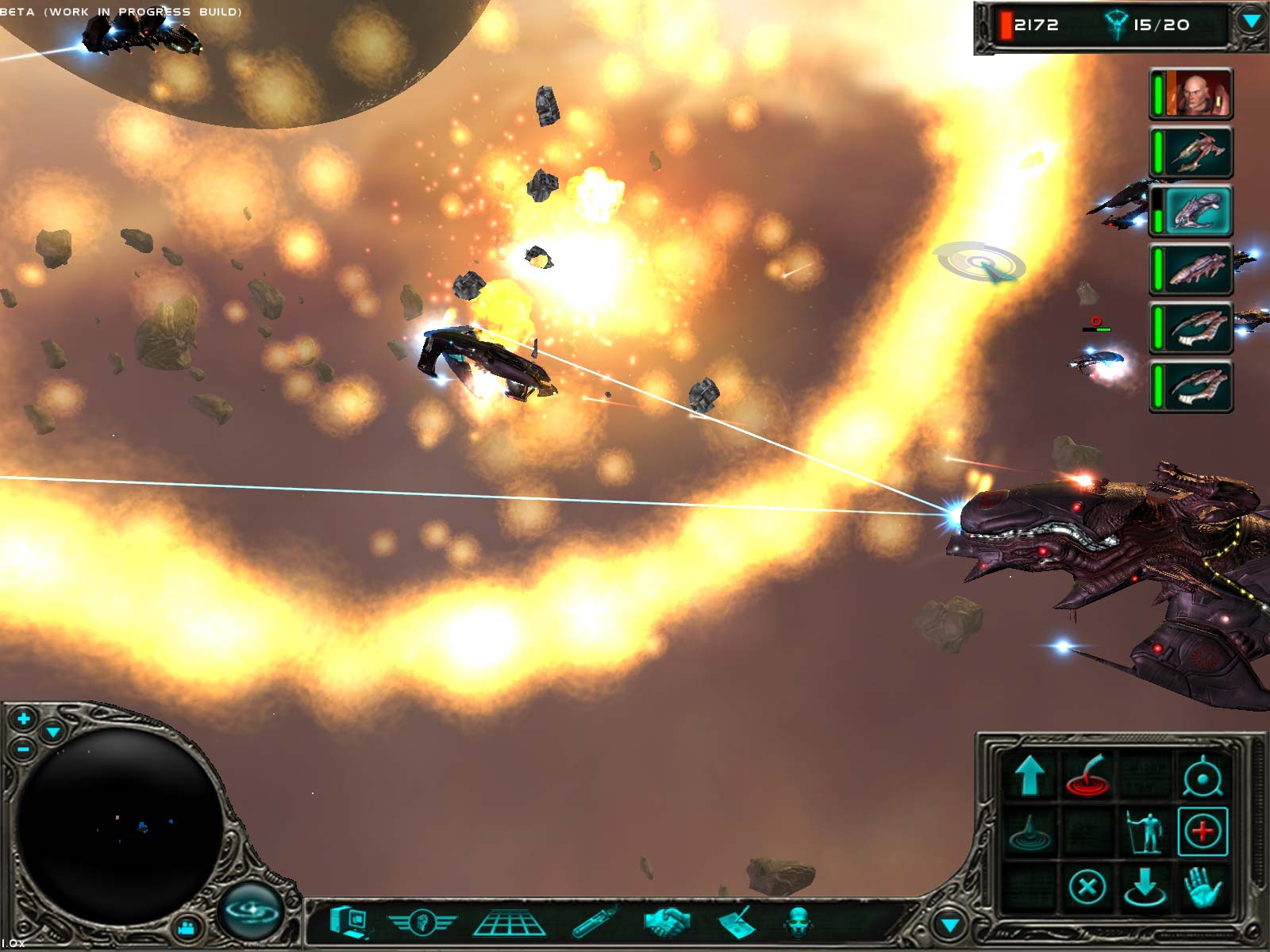Image resolution: width=1270 pixels, height=952 pixels.
Task: Open the computer terminal menu icon
Action: click(350, 922)
